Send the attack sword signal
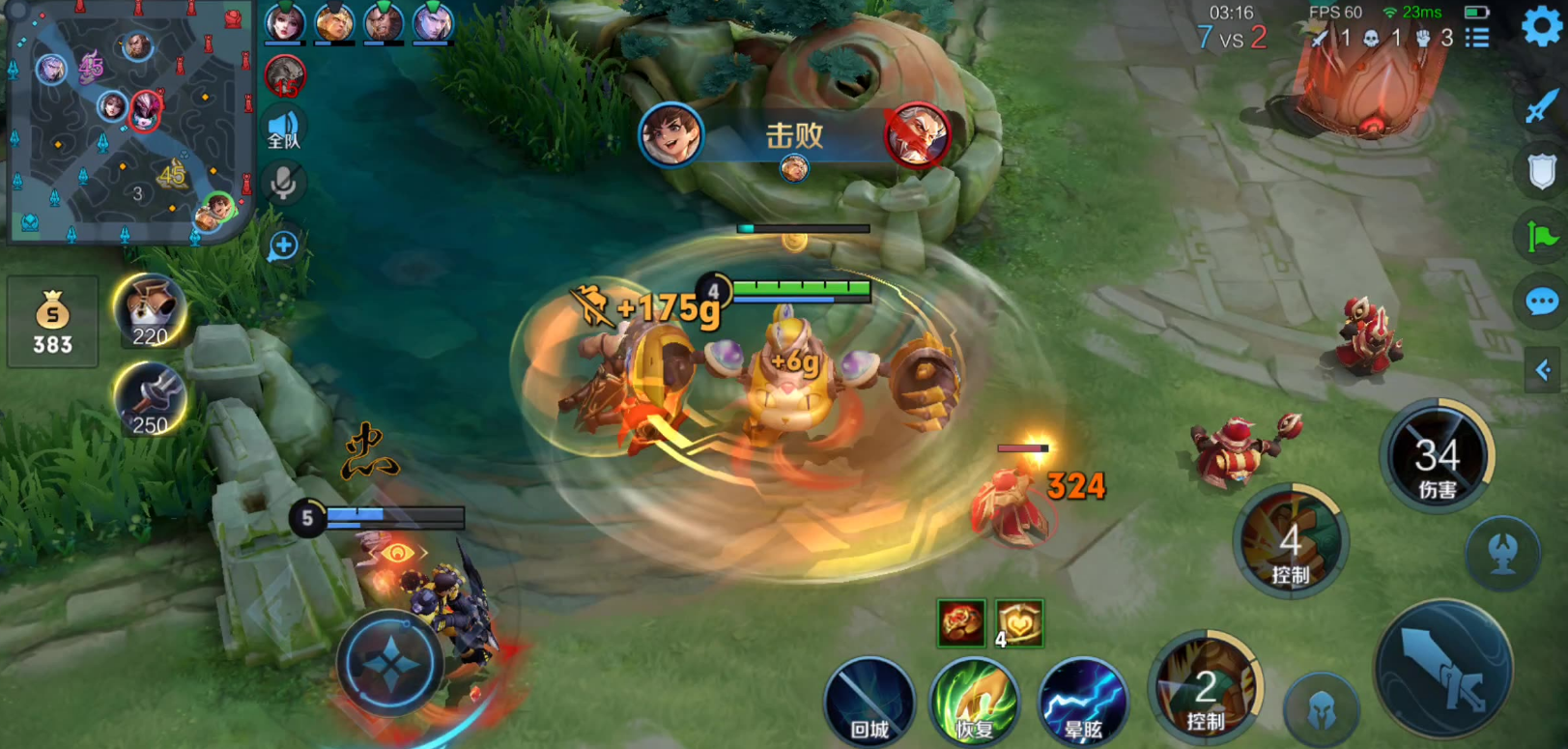The image size is (1568, 749). pyautogui.click(x=1541, y=105)
